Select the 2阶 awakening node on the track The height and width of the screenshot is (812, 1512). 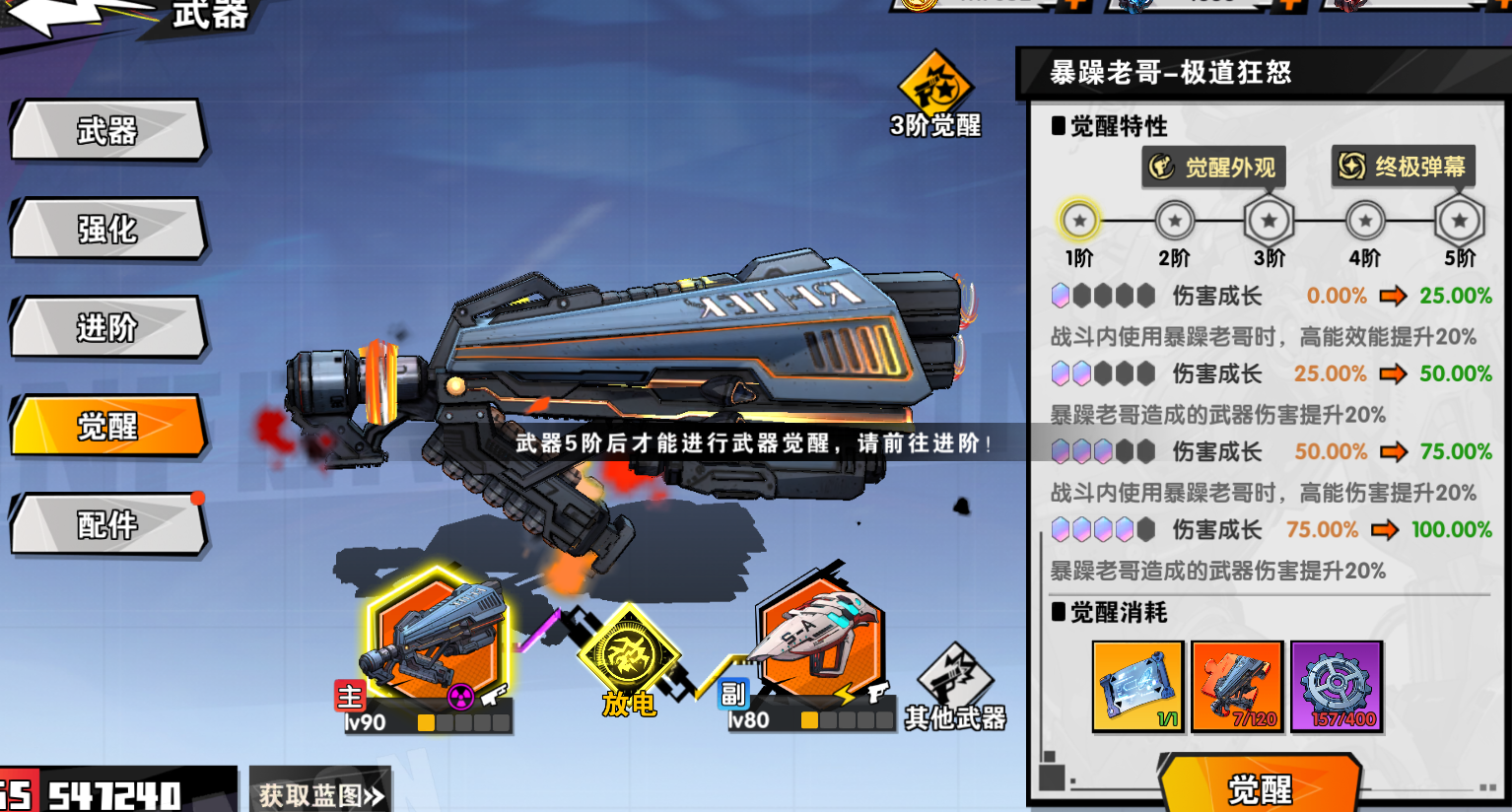coord(1174,220)
